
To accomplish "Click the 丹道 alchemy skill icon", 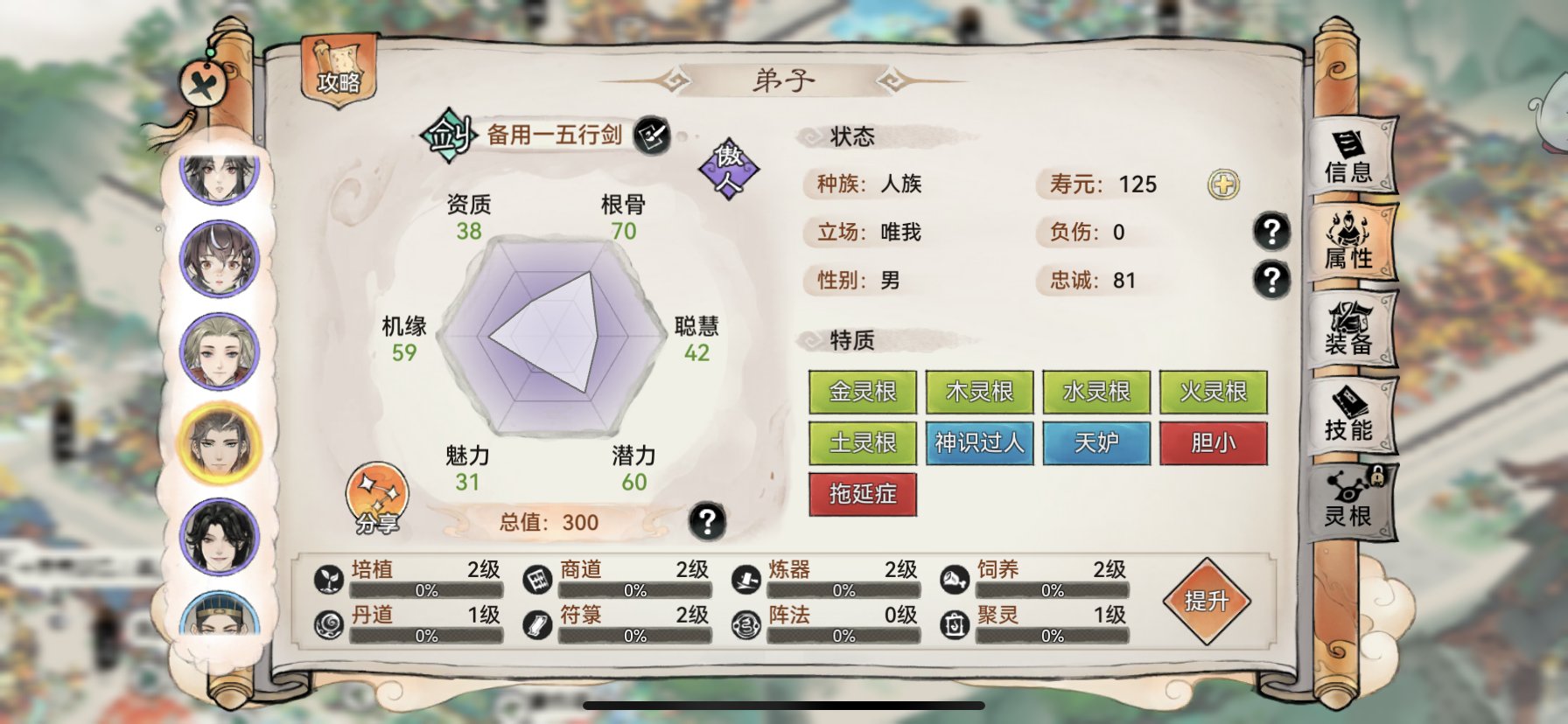I will [x=329, y=625].
